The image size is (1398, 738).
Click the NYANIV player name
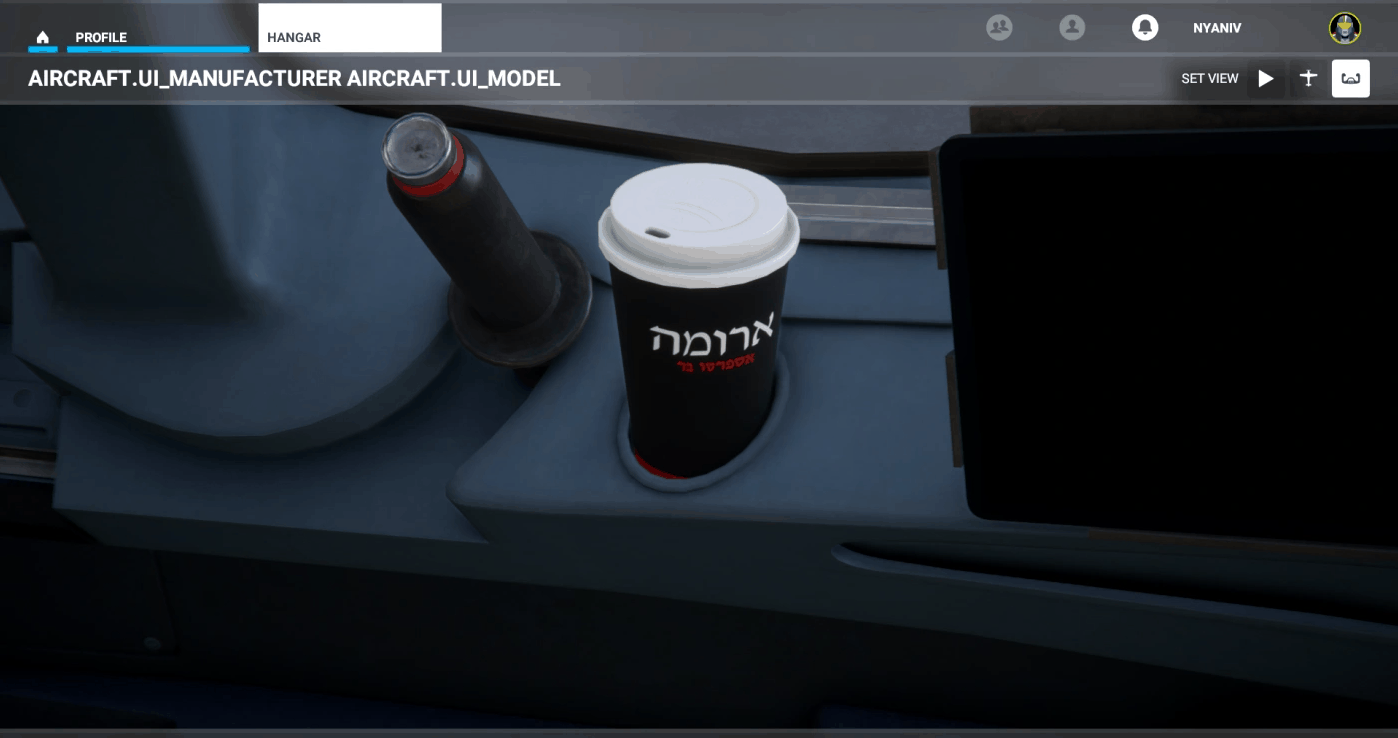pos(1218,28)
